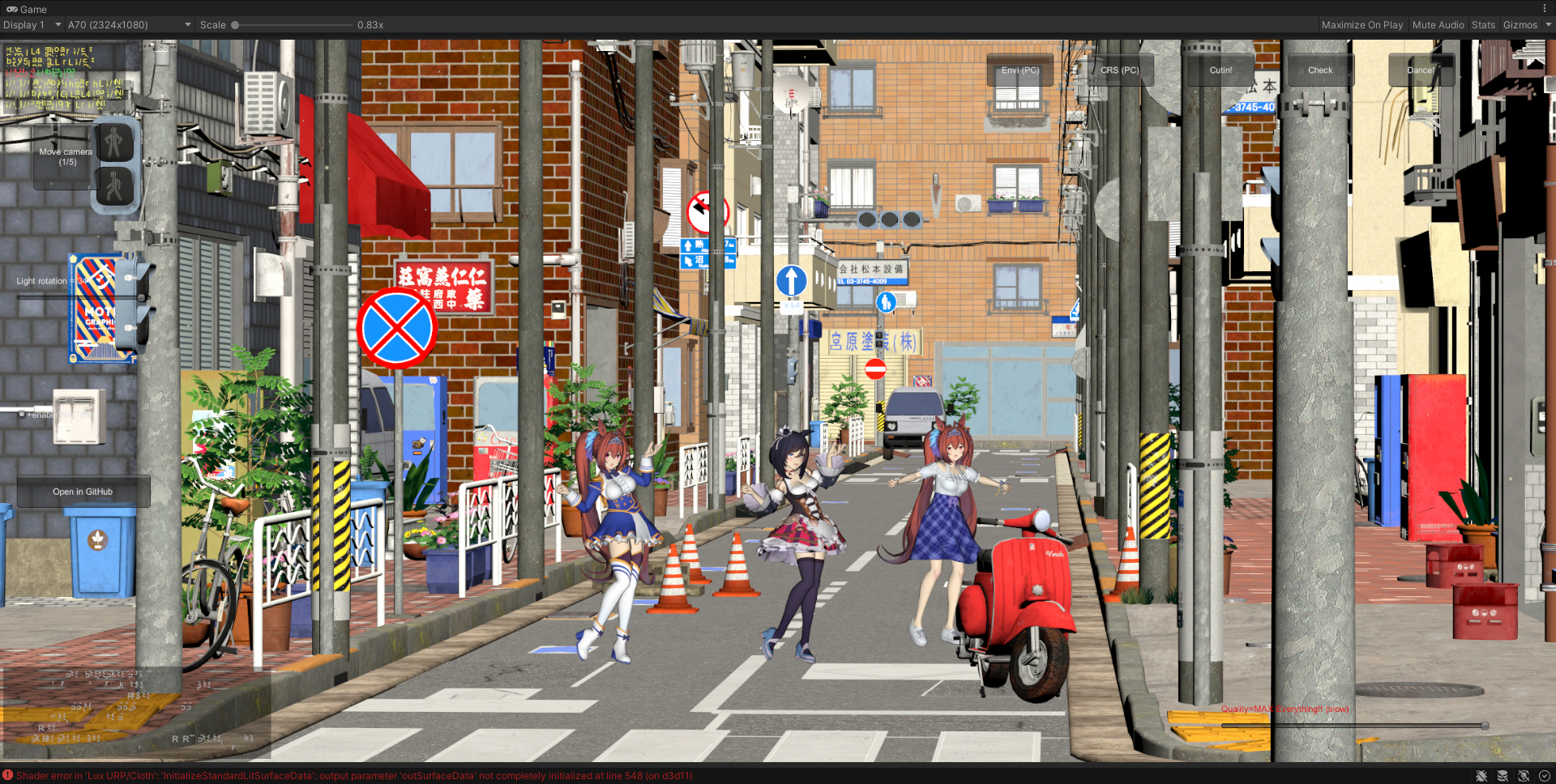Click the checkmark activity icon at bottom-right
1556x784 pixels.
(x=1545, y=775)
